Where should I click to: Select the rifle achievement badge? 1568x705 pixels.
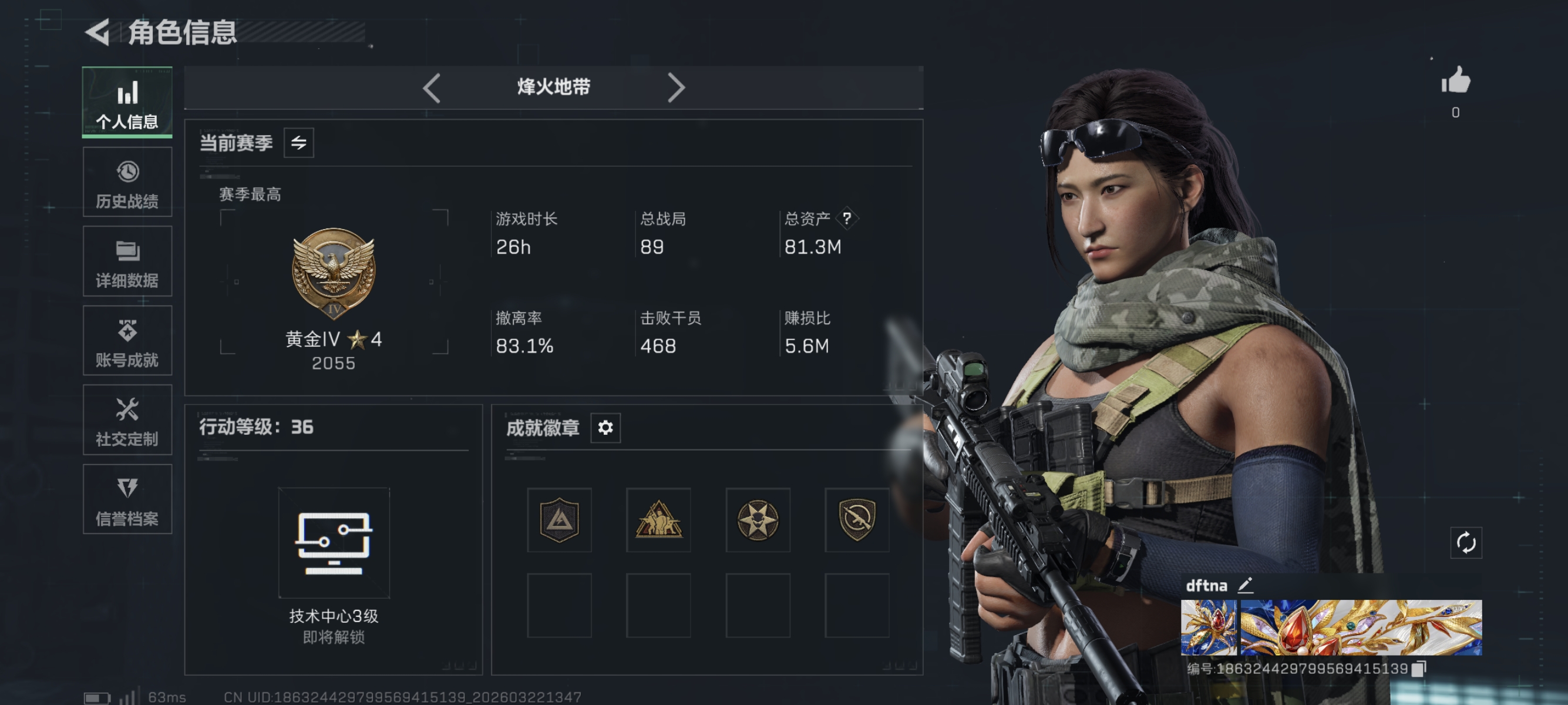tap(857, 521)
